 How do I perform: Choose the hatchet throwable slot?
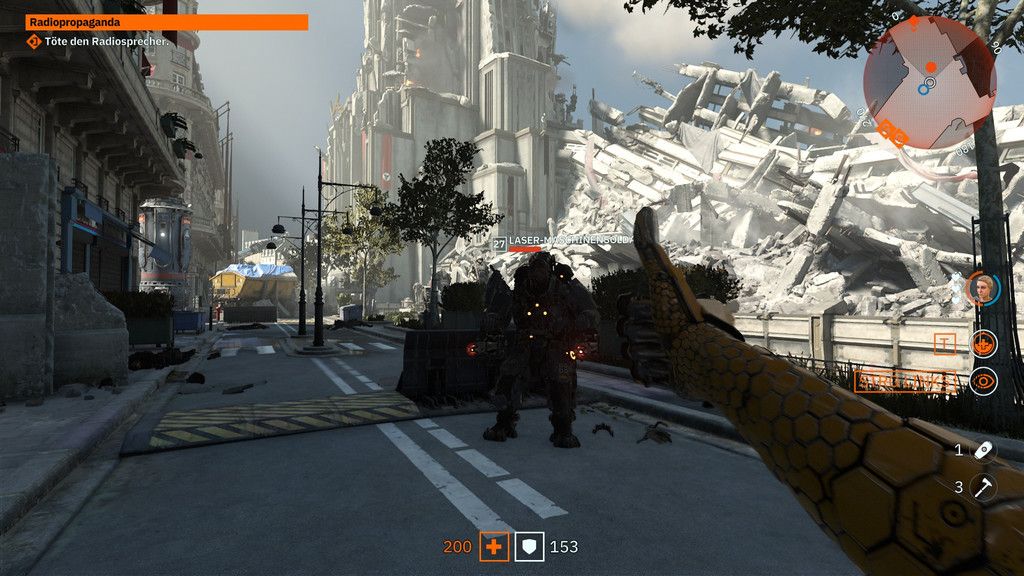click(984, 487)
